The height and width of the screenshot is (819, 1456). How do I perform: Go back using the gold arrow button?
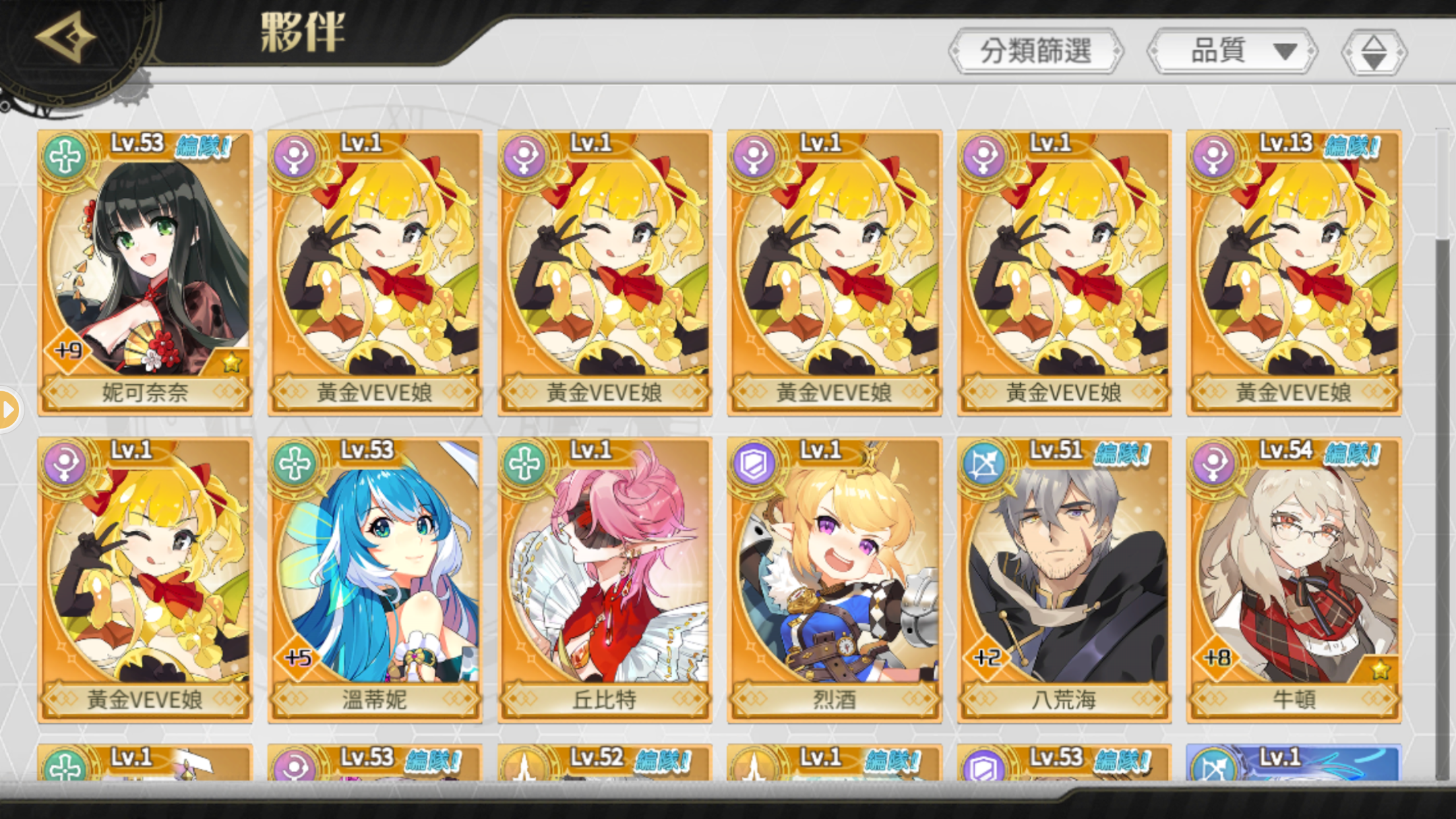click(x=65, y=37)
